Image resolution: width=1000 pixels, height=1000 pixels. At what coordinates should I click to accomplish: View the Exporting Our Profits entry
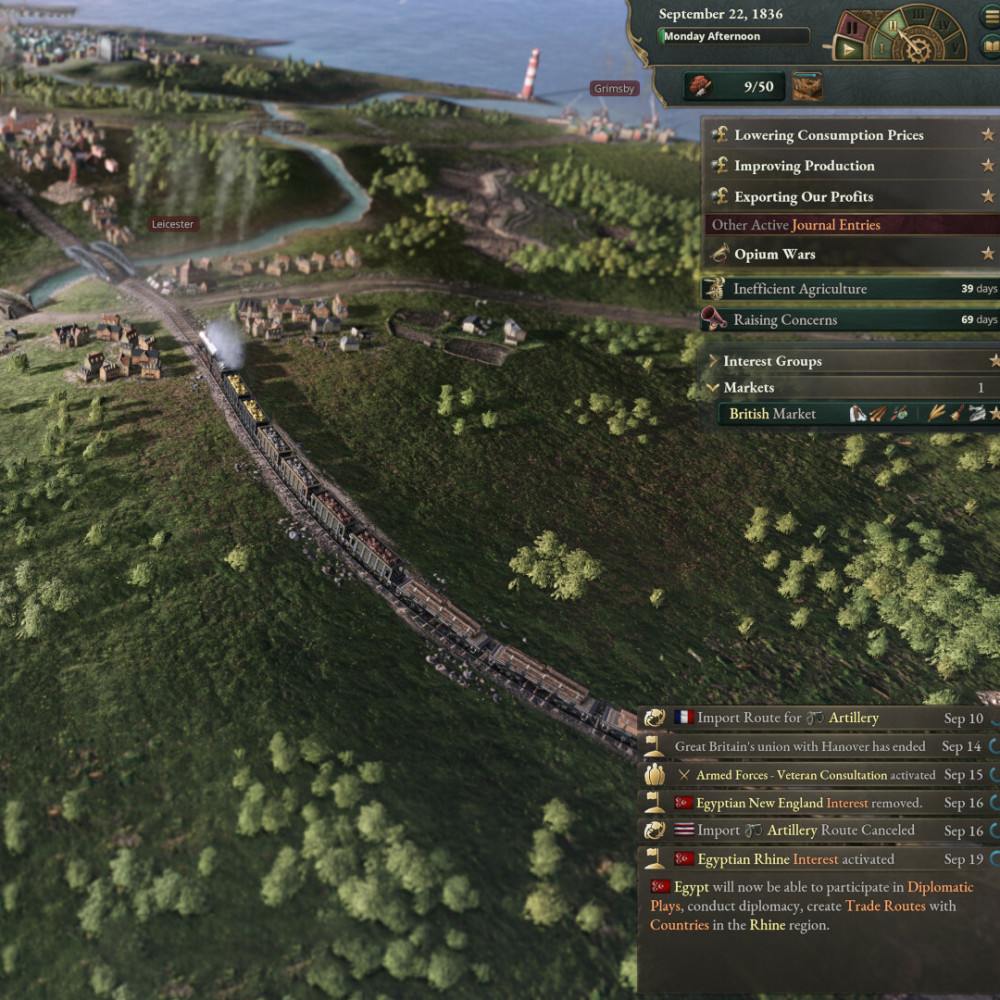pos(803,197)
